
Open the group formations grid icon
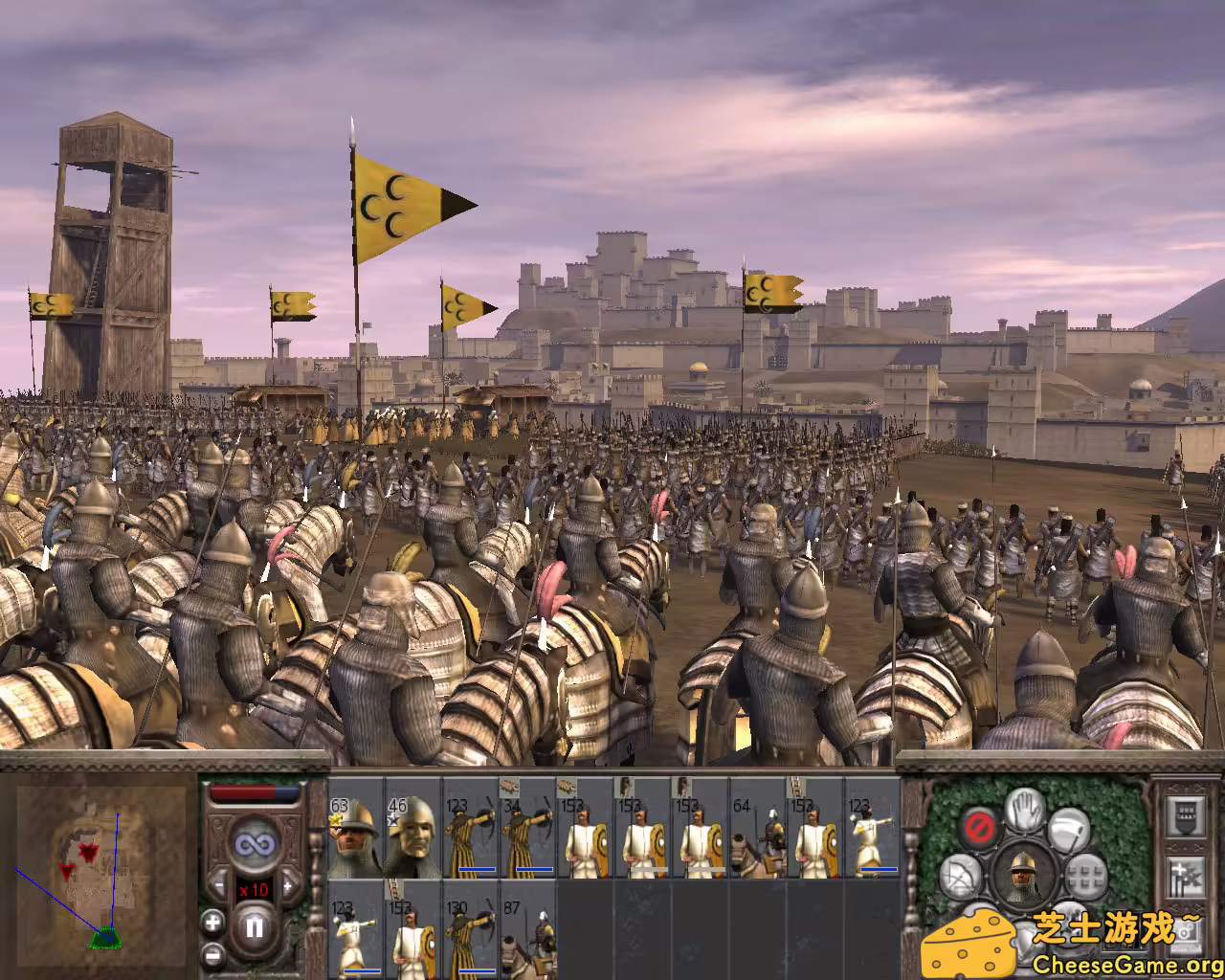coord(1084,877)
